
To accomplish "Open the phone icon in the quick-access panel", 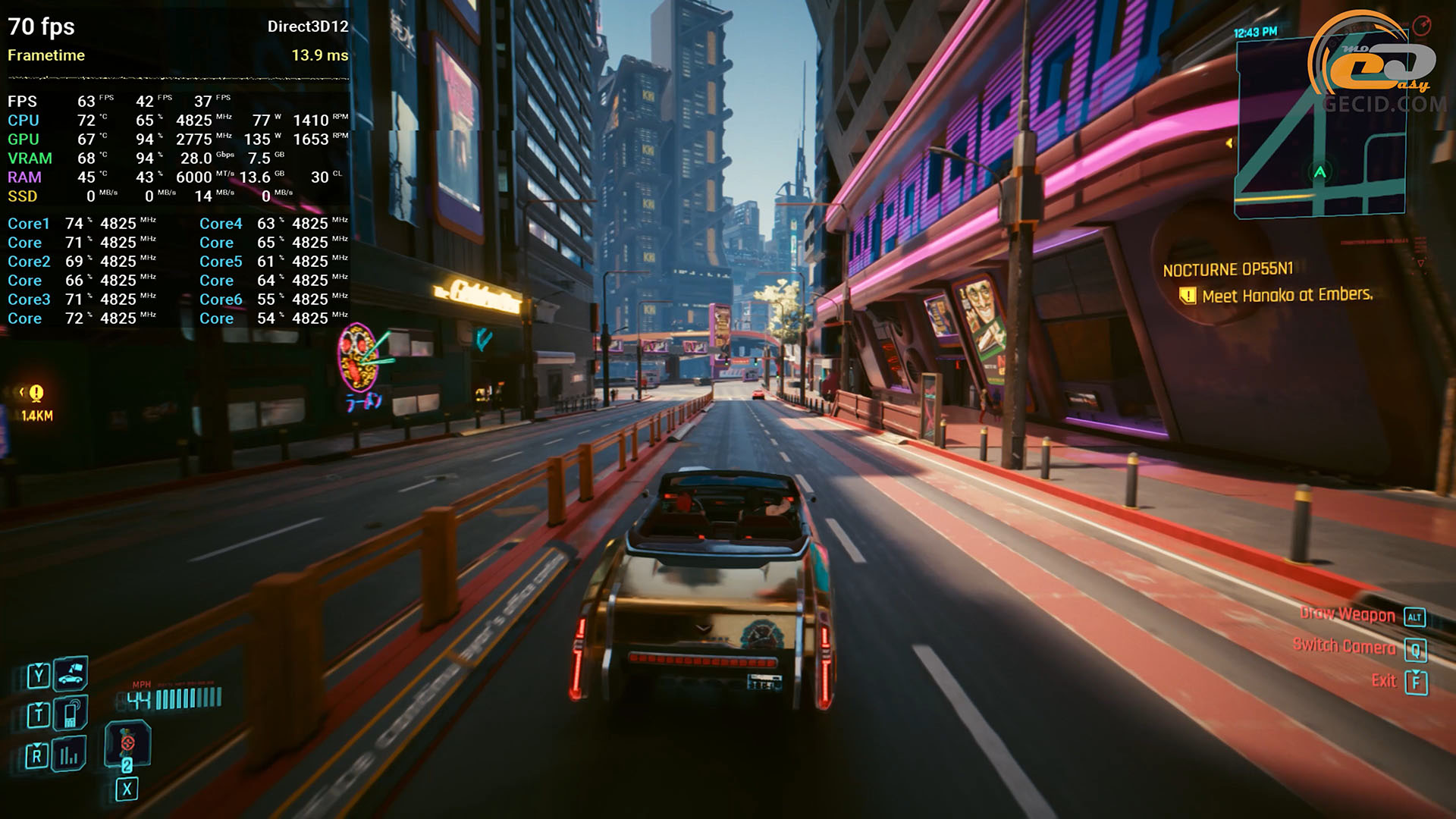I will pos(71,714).
